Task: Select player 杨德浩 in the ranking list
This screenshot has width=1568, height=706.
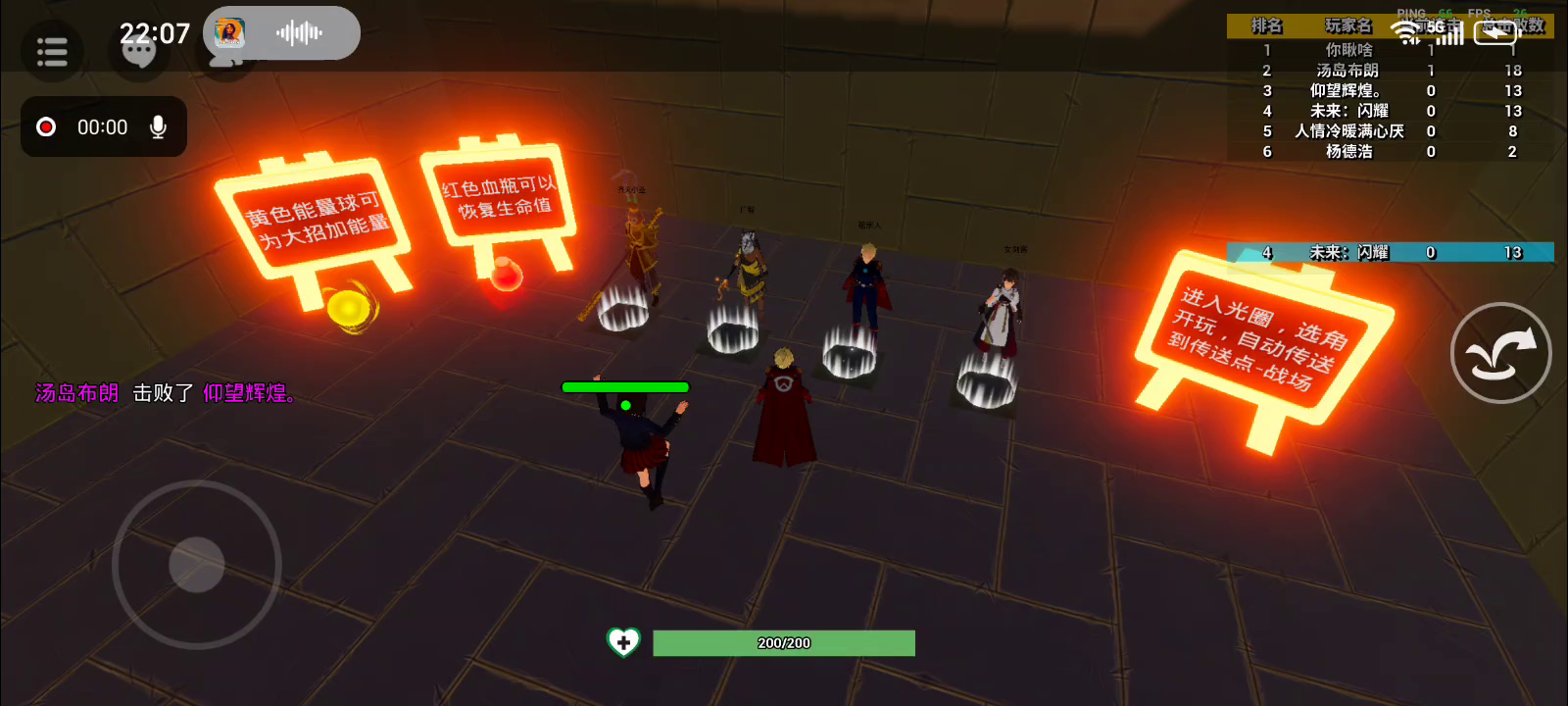Action: [1348, 152]
